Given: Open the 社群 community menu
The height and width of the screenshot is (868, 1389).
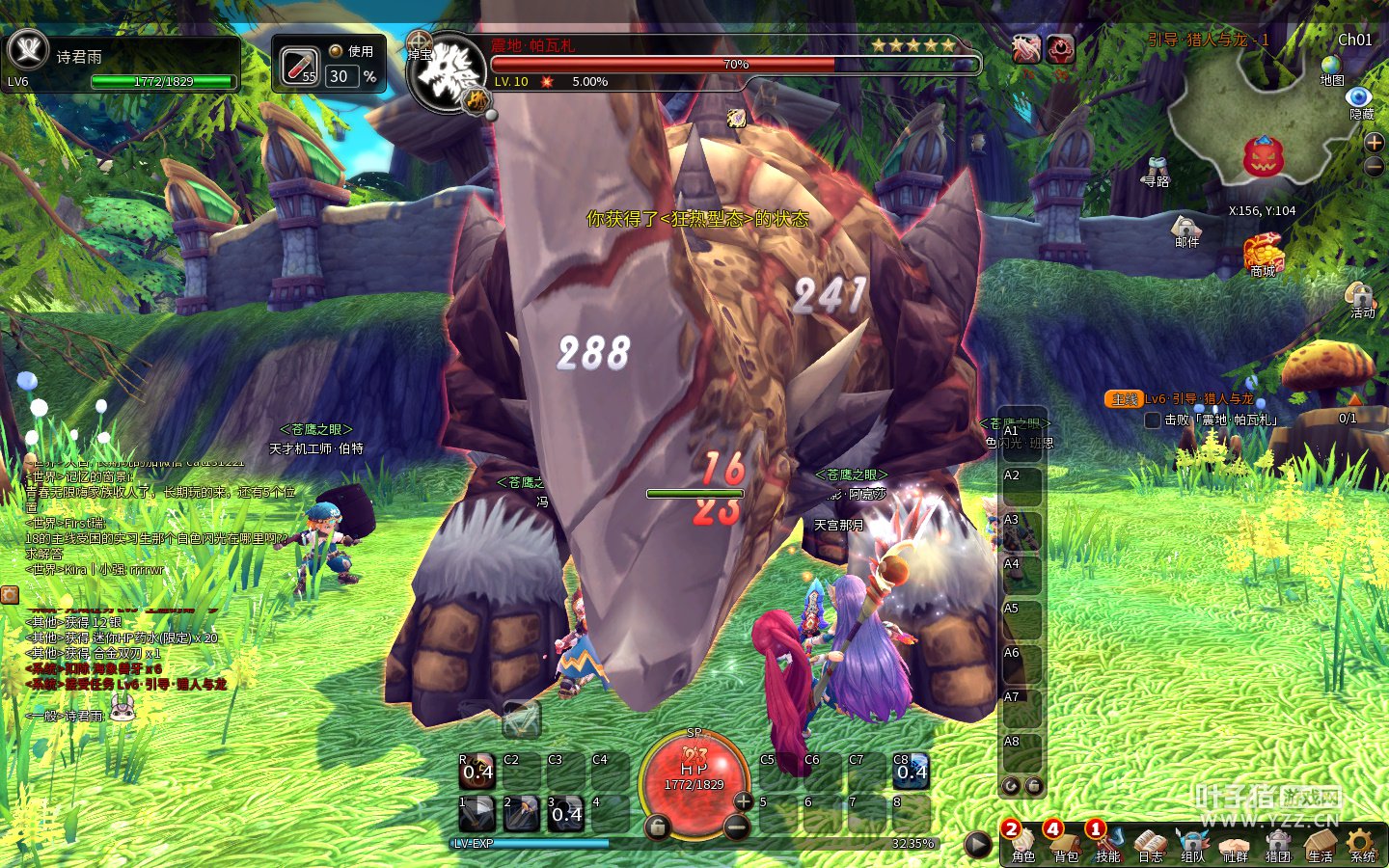Looking at the screenshot, I should click(1235, 843).
